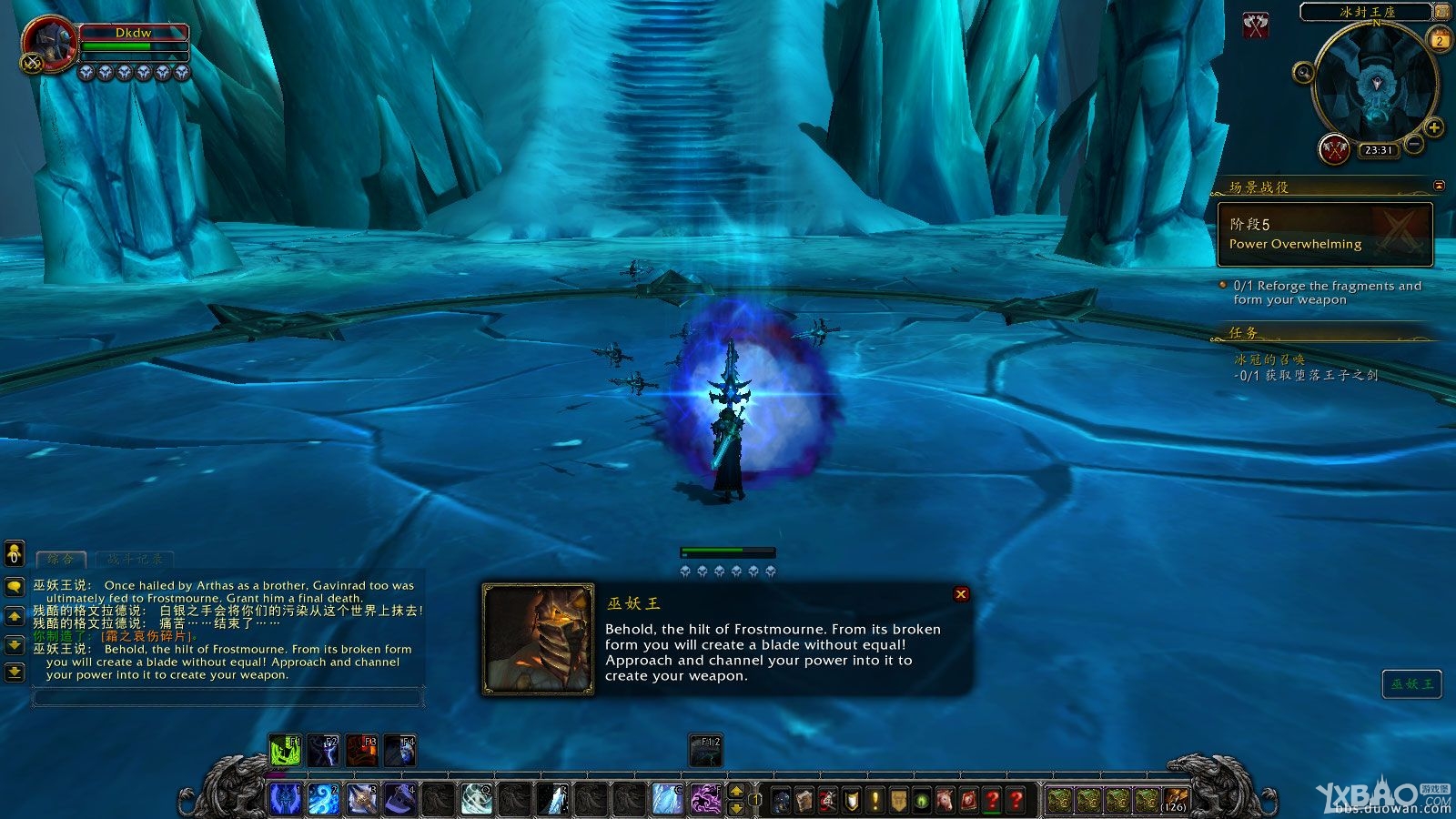Click the chat text input box
The width and height of the screenshot is (1456, 819).
pos(227,698)
